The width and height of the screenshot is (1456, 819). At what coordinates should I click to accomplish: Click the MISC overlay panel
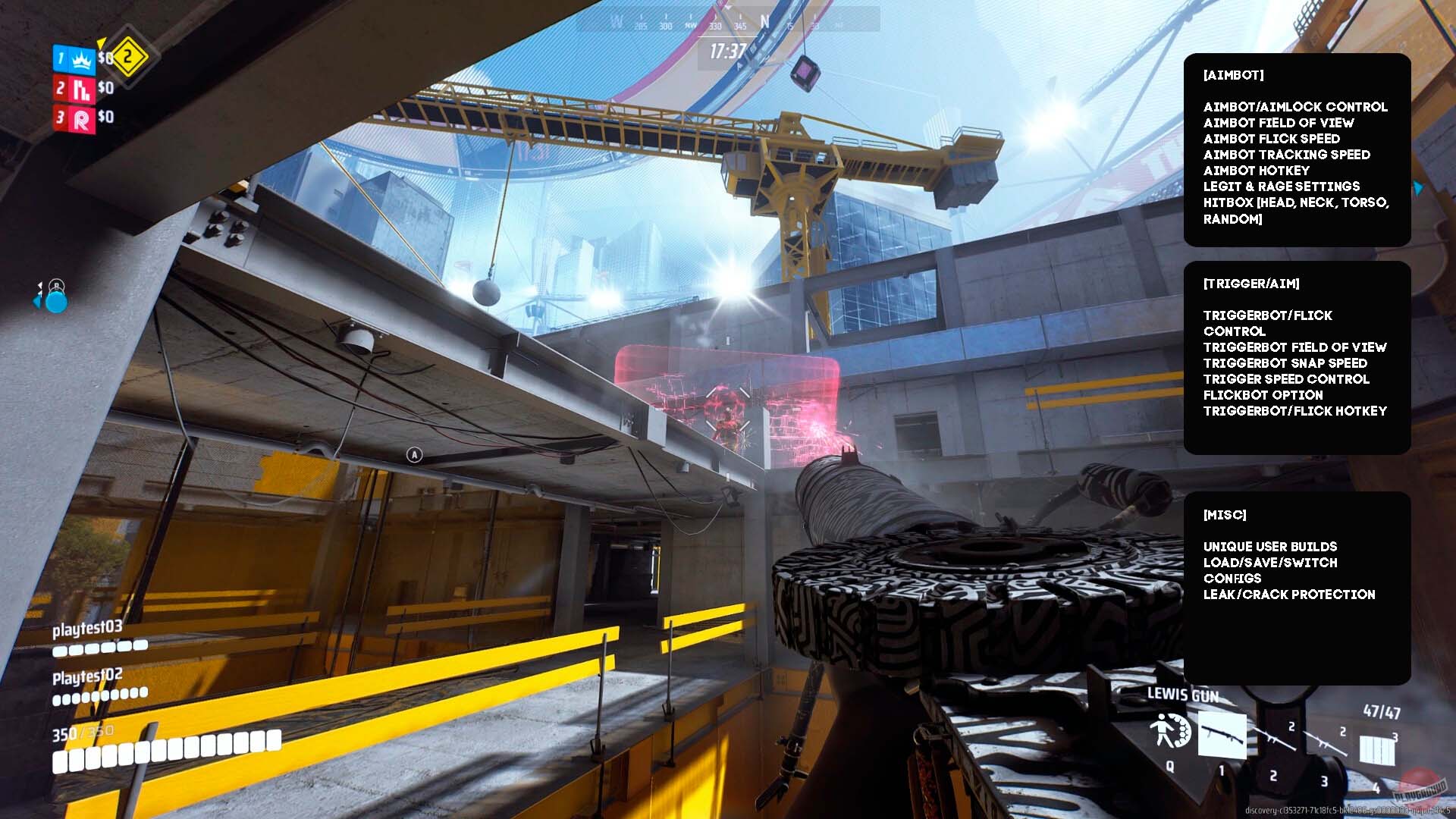[x=1297, y=588]
